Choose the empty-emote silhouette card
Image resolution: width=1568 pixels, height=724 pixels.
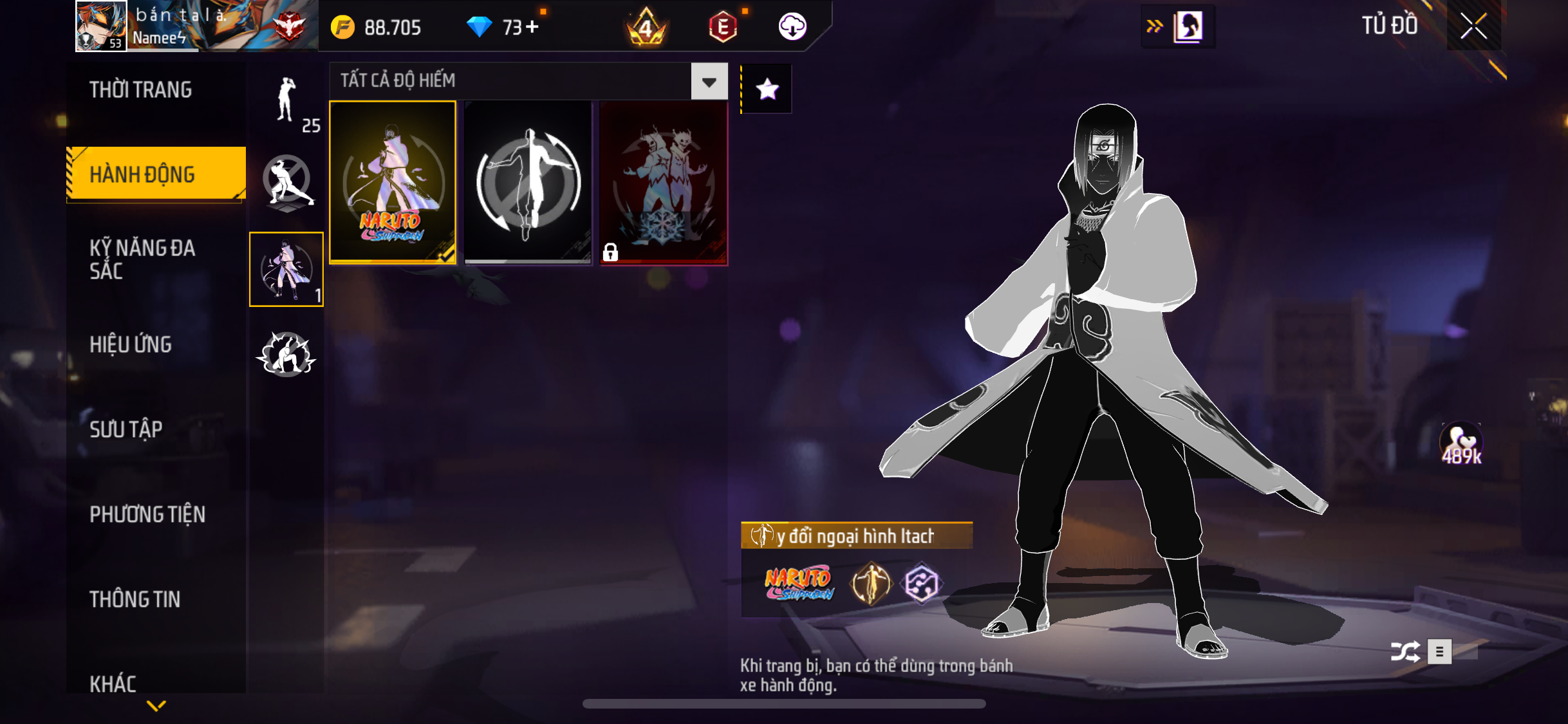click(x=528, y=182)
